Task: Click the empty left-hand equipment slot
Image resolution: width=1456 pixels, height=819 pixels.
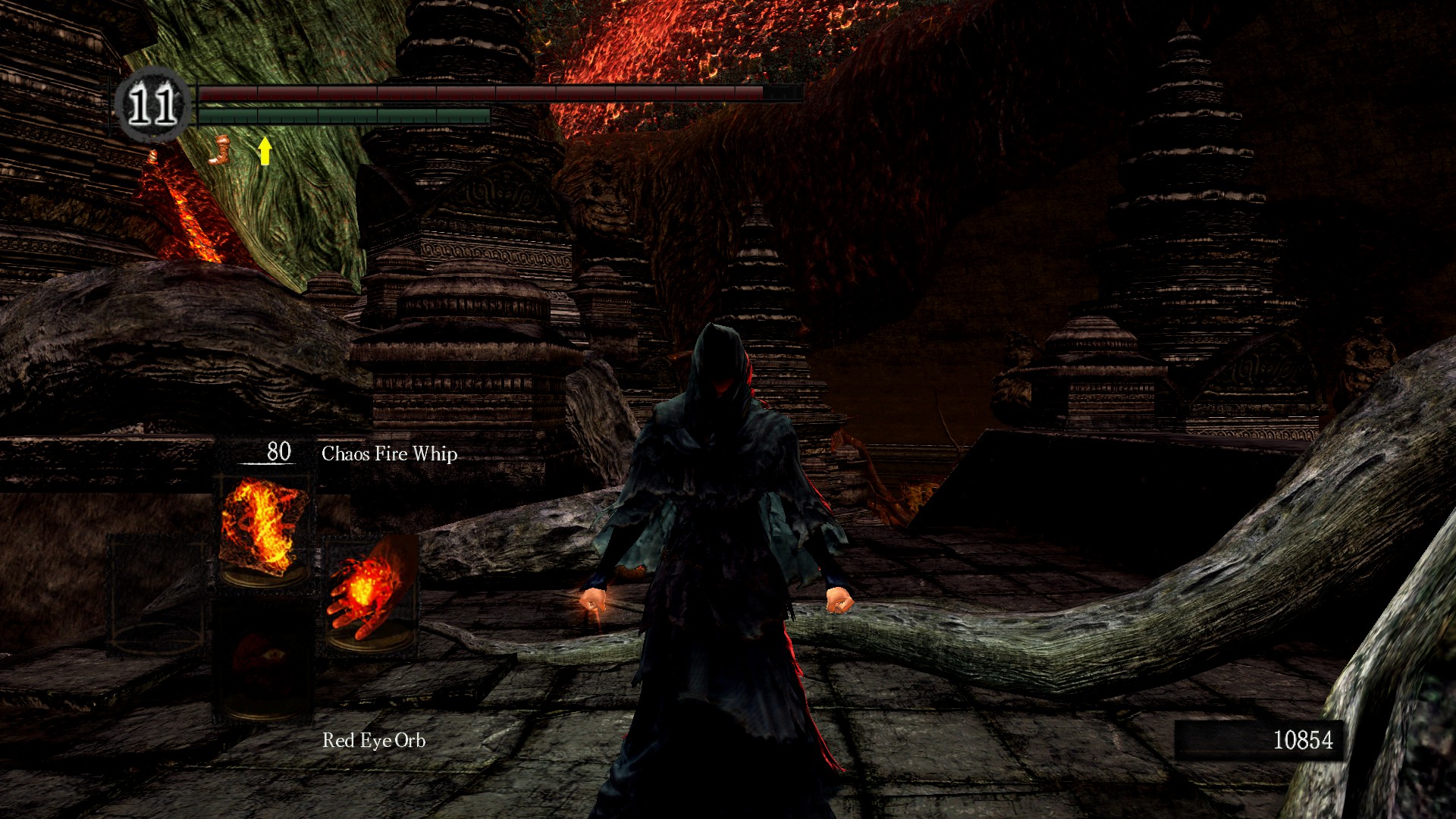Action: (157, 595)
